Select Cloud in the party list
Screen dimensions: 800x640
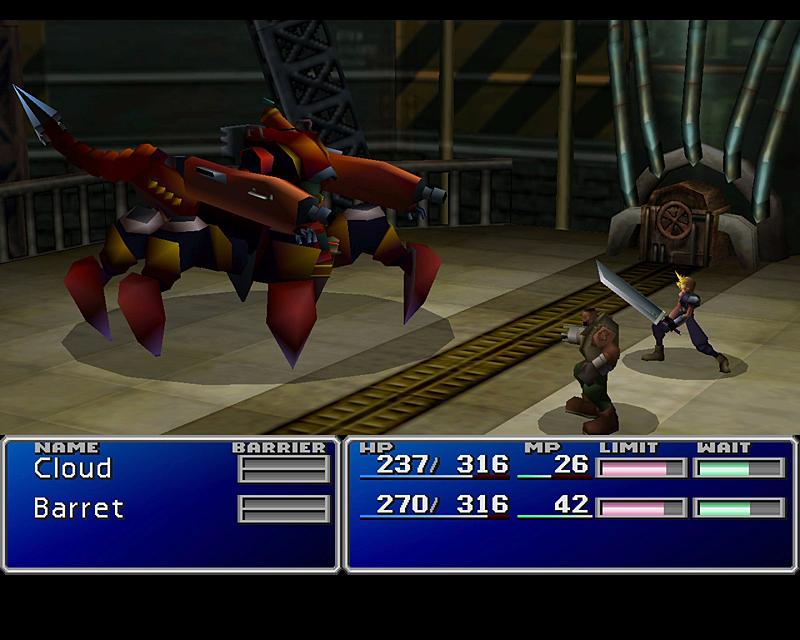tap(72, 468)
